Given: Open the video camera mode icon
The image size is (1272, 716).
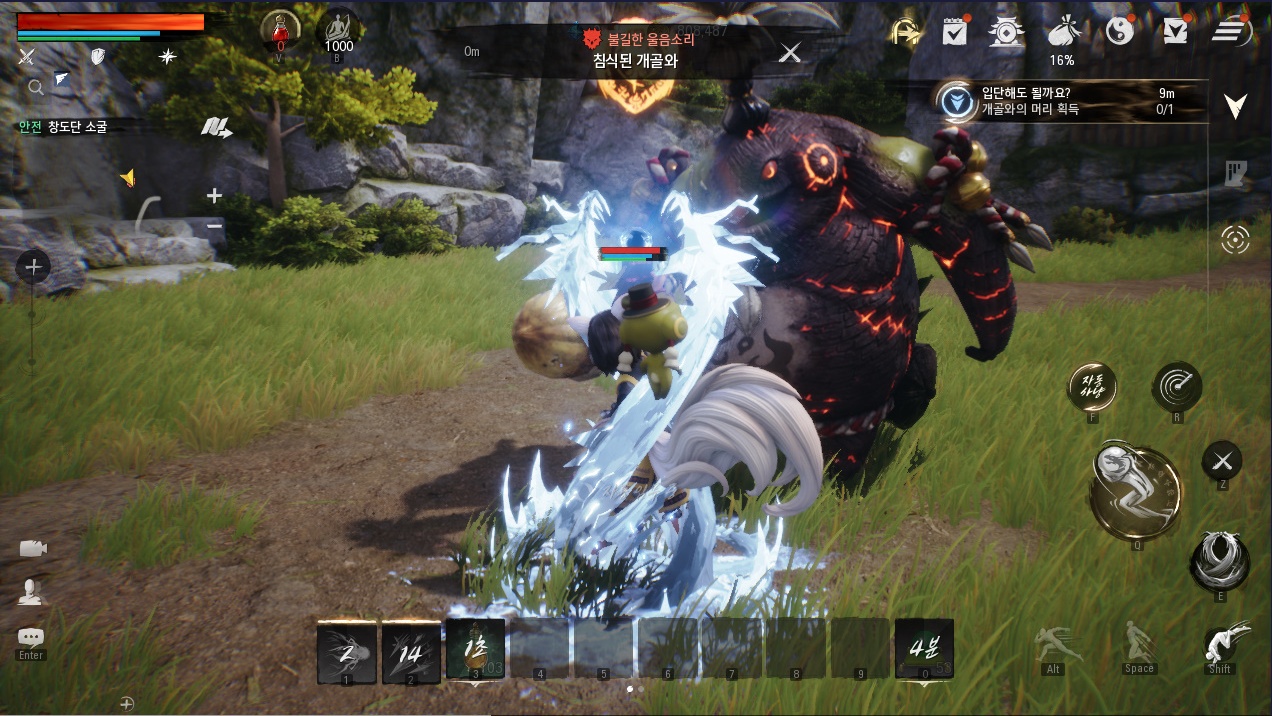Looking at the screenshot, I should [x=32, y=548].
